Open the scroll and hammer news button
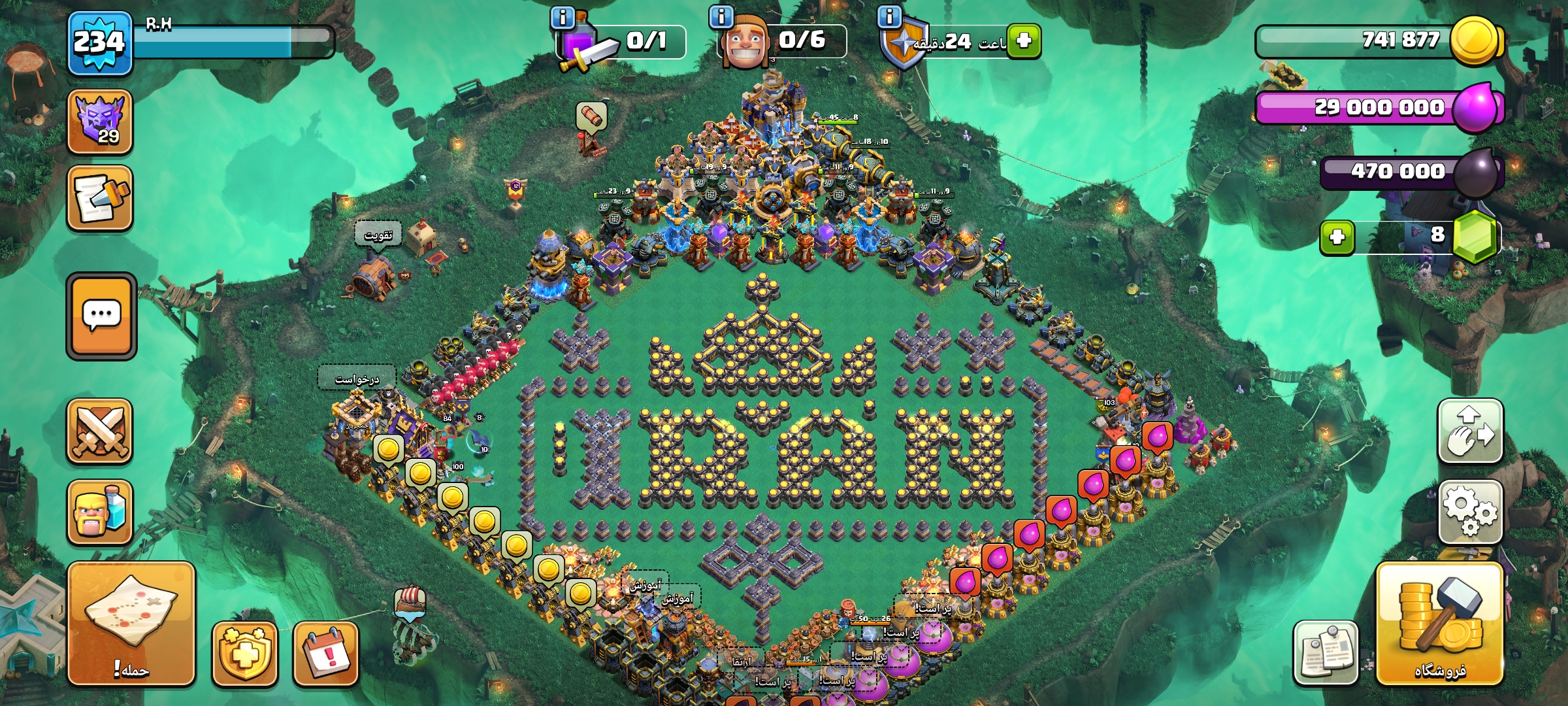The width and height of the screenshot is (1568, 706). point(100,199)
